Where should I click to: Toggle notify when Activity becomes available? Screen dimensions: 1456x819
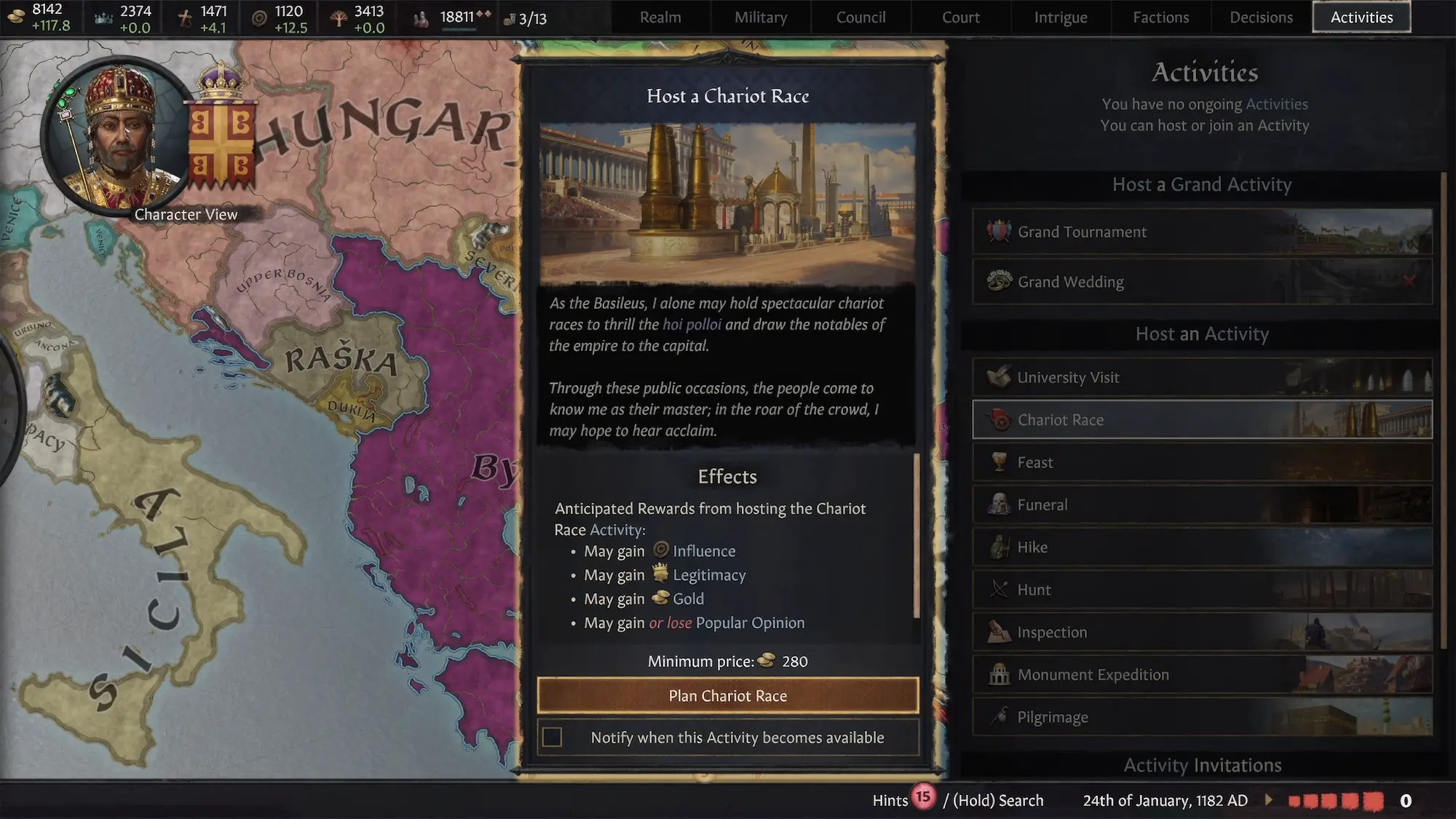coord(553,737)
